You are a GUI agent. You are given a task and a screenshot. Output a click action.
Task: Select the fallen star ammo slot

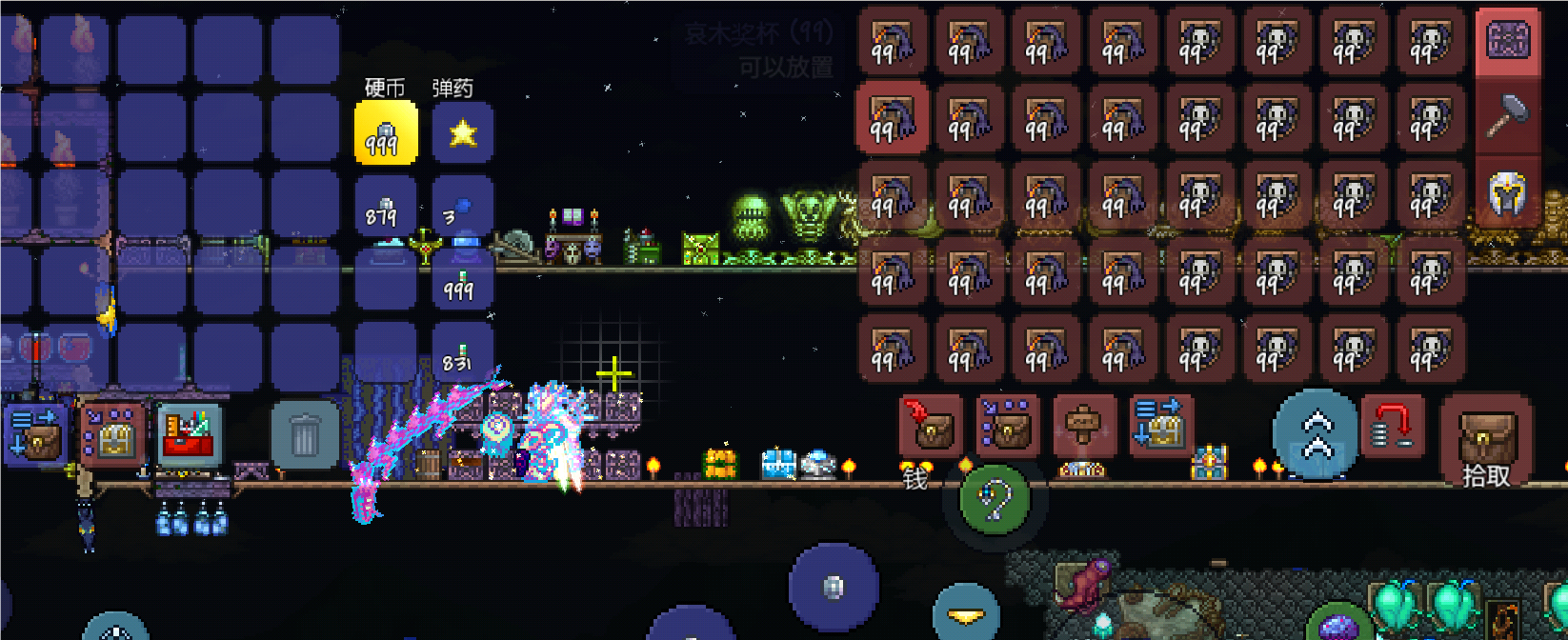462,133
